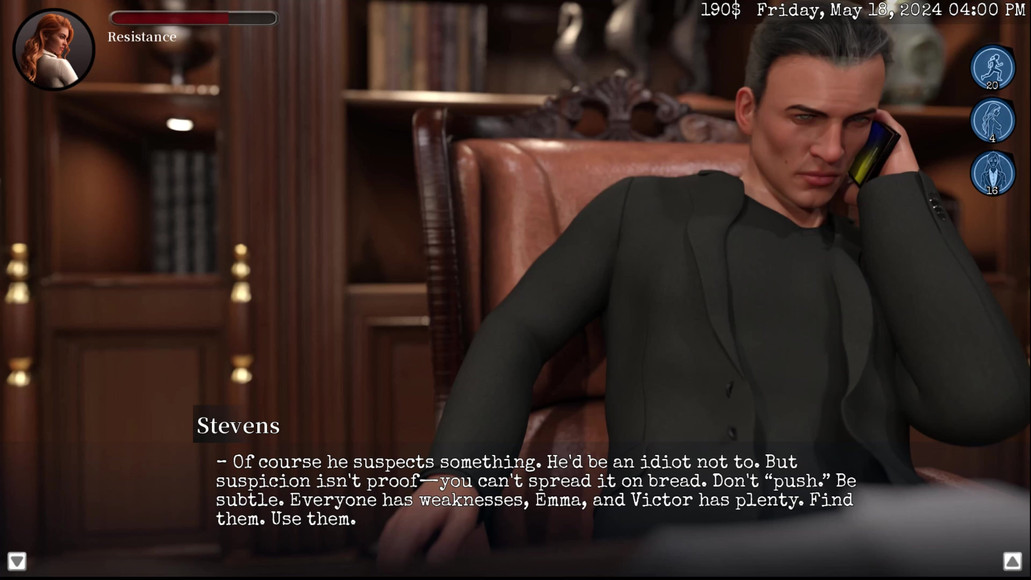Advance Stevens' dialogue text
This screenshot has height=580, width=1031.
click(x=535, y=490)
